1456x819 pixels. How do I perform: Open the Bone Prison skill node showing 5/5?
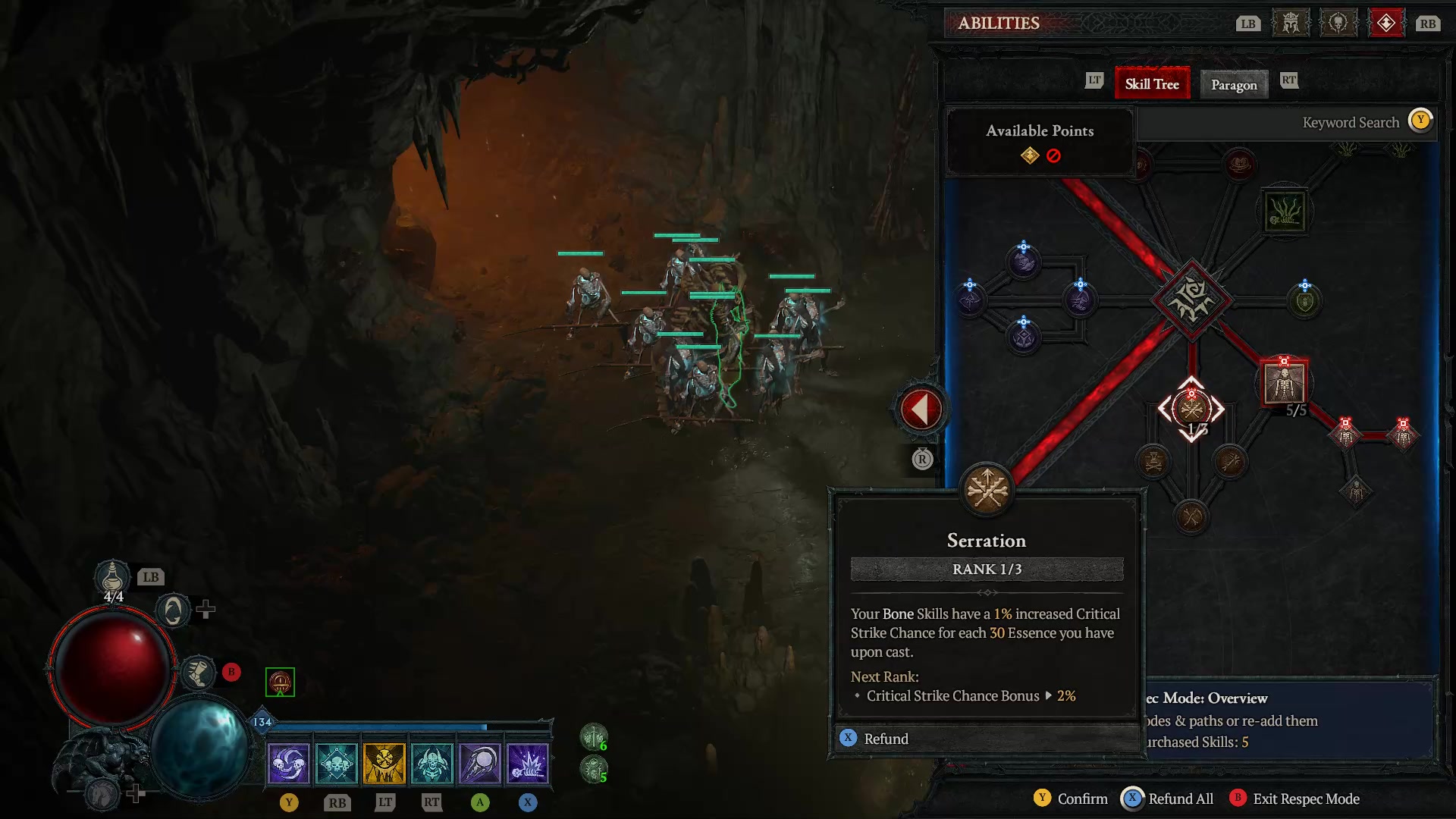click(1283, 383)
